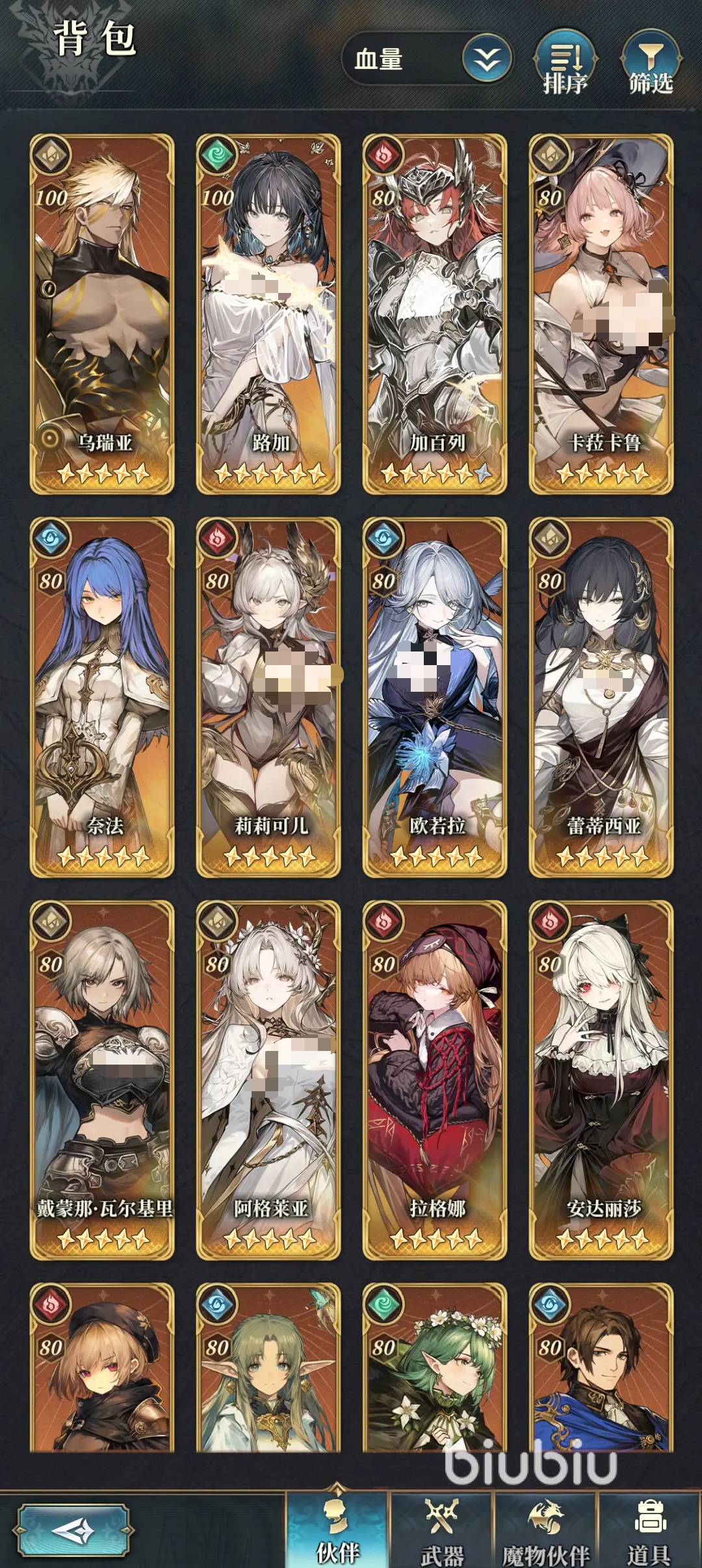Go back with the arrow button

coord(74,1531)
